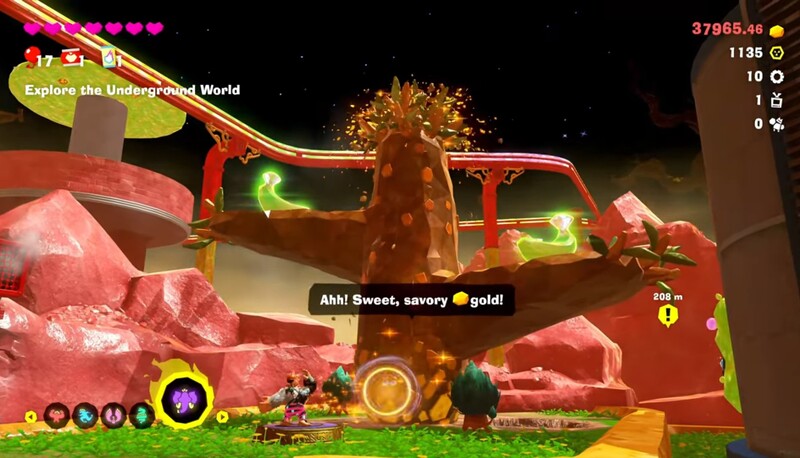
Task: Click the yellow hexagon banandium chip icon
Action: point(777,53)
